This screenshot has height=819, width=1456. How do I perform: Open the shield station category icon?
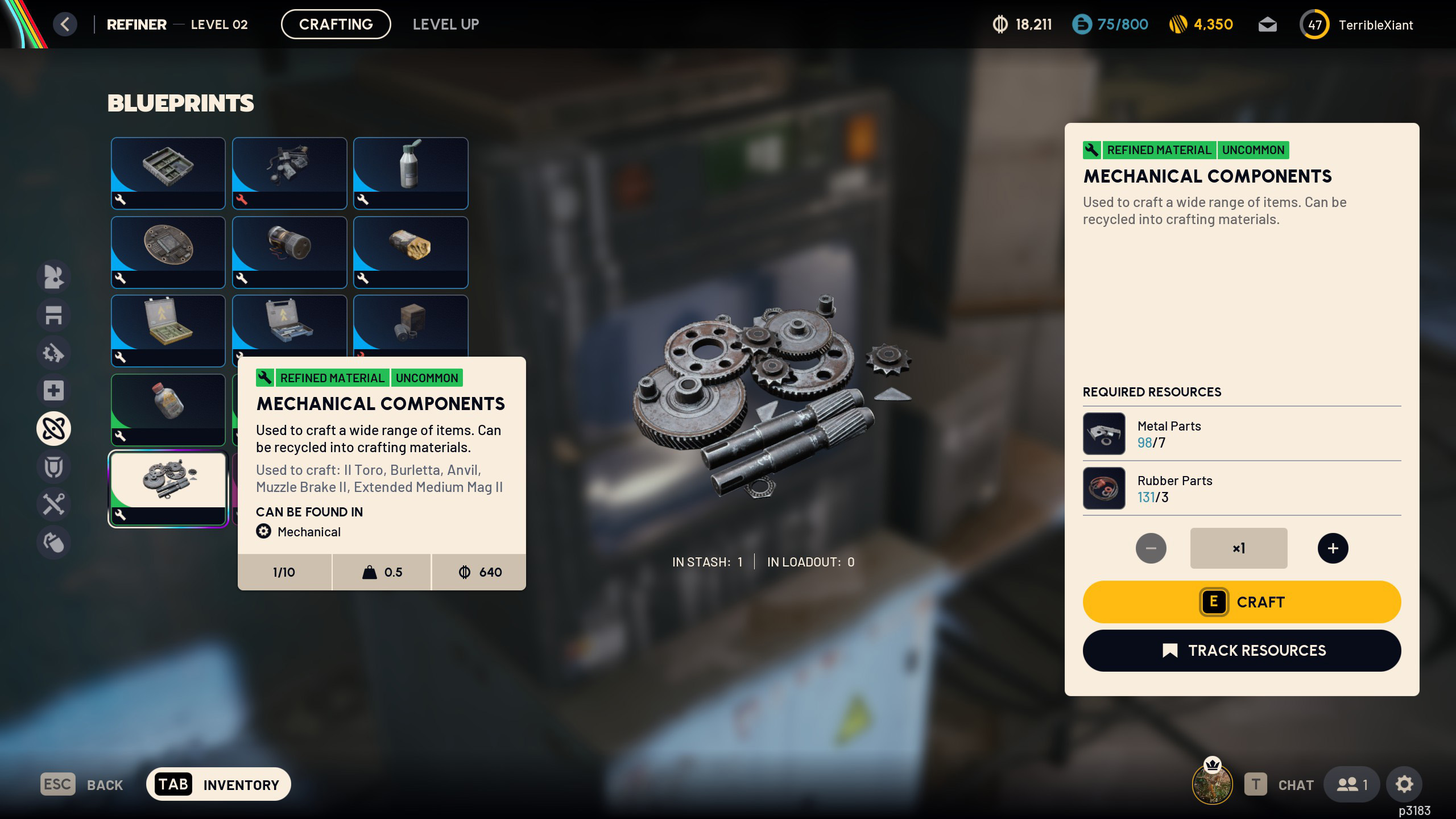pos(53,466)
